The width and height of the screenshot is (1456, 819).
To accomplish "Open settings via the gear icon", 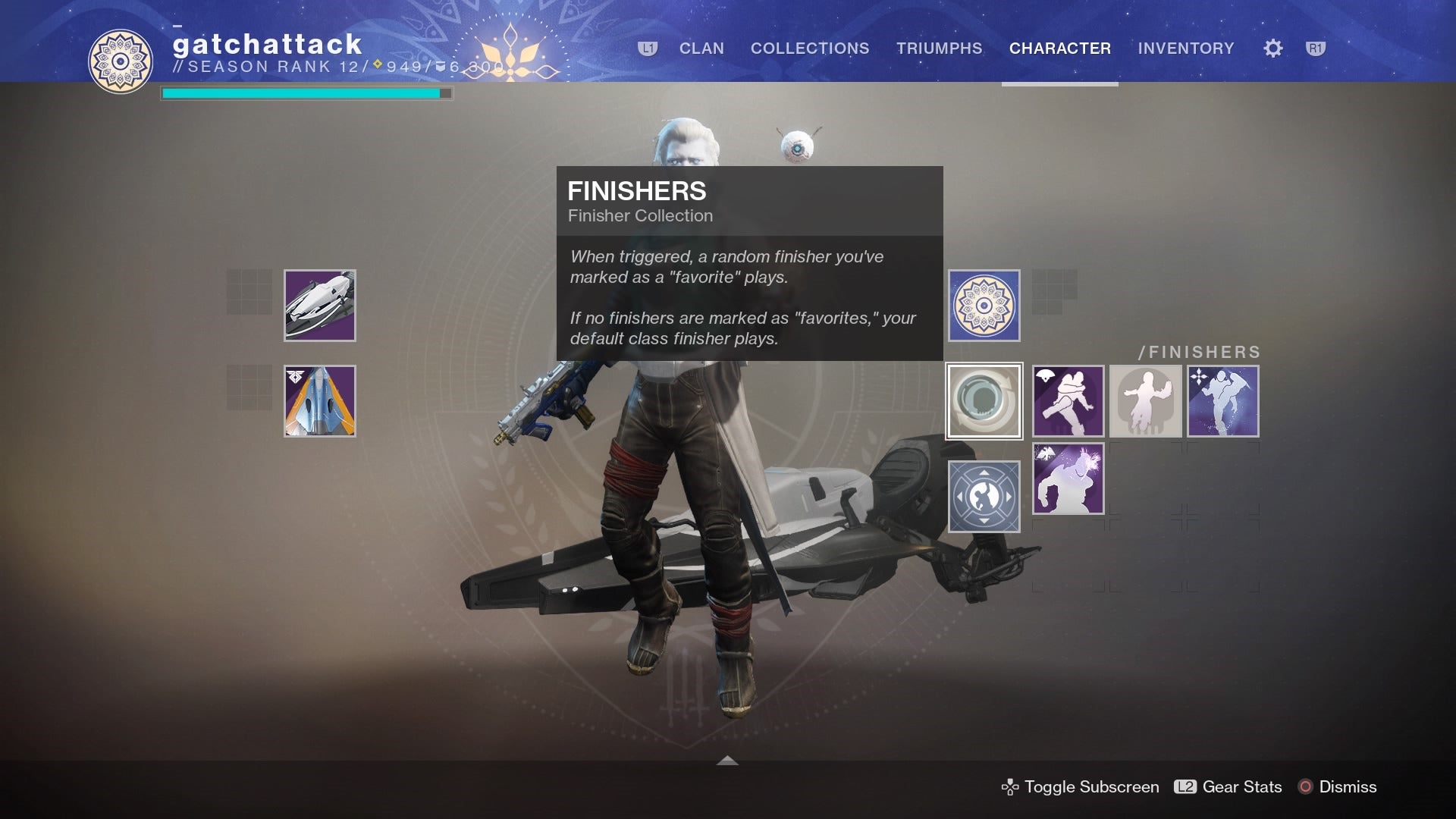I will pos(1273,49).
